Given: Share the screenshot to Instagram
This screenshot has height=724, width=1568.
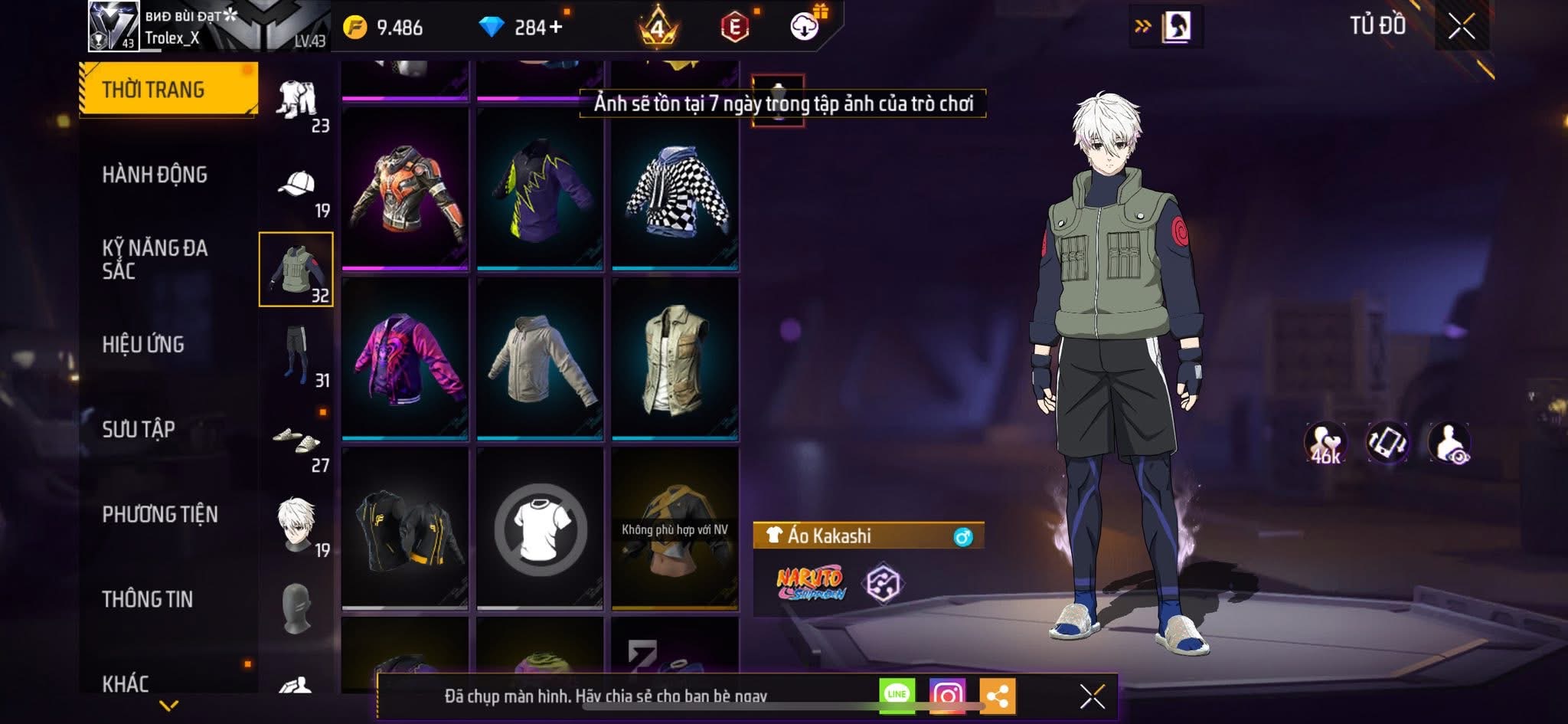Looking at the screenshot, I should click(947, 695).
